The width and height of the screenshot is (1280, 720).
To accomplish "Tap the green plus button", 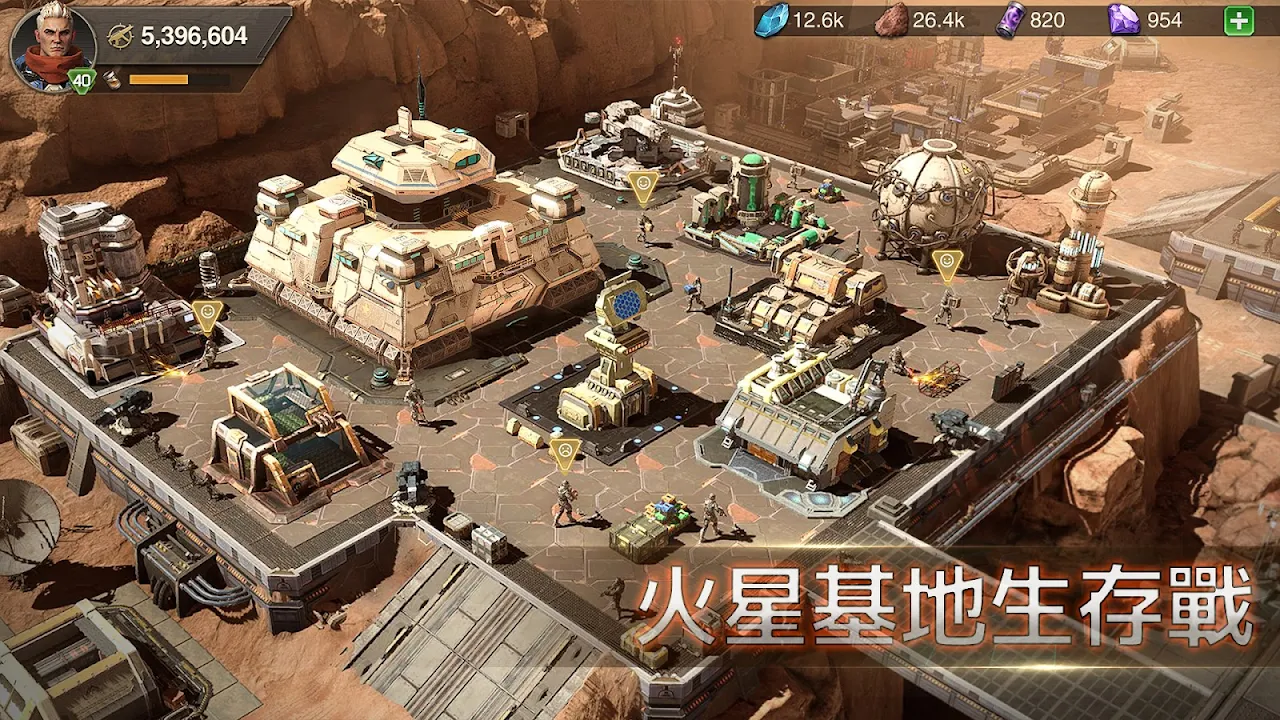I will click(1239, 20).
